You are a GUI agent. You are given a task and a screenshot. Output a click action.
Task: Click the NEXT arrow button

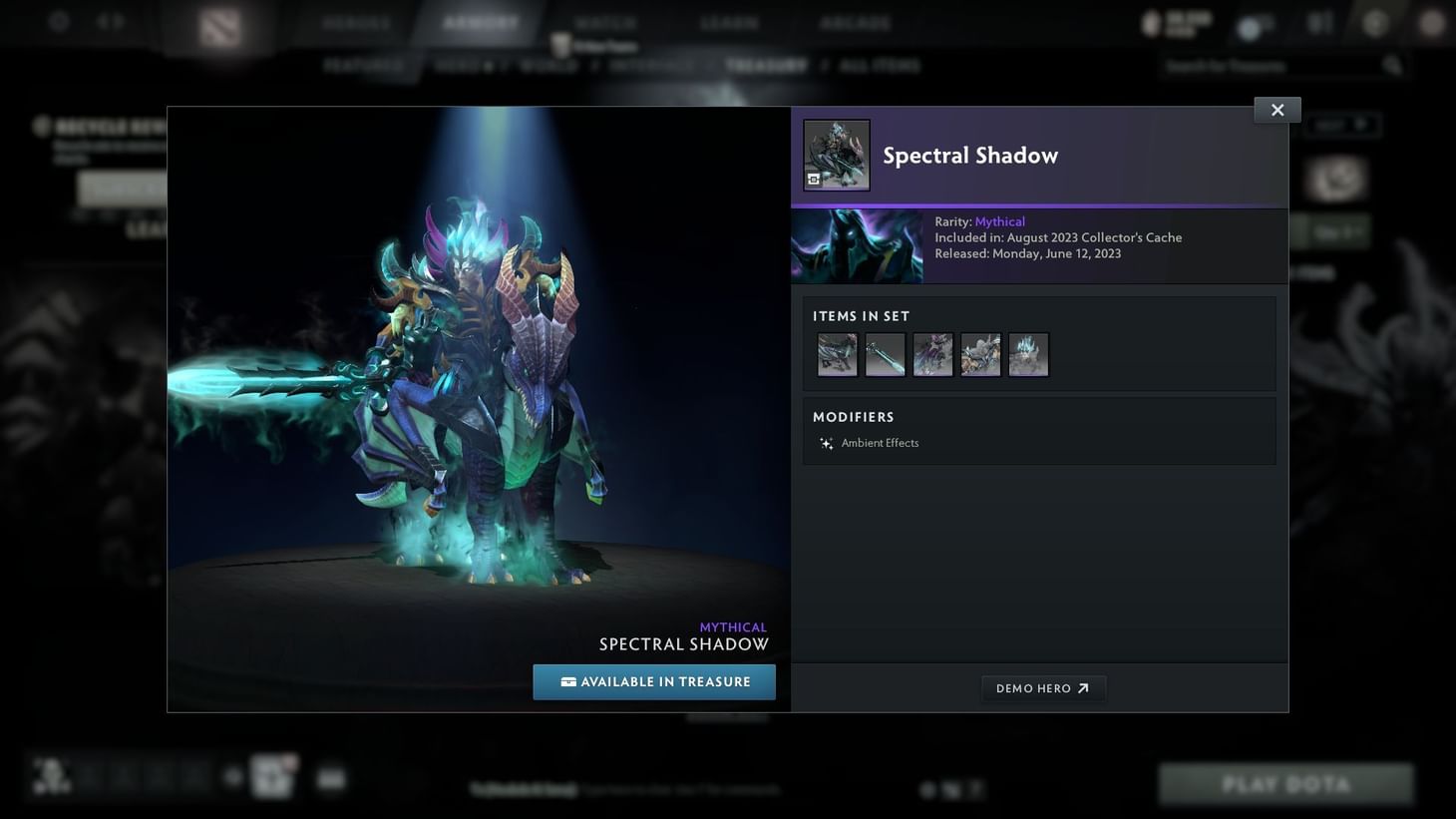coord(1340,124)
